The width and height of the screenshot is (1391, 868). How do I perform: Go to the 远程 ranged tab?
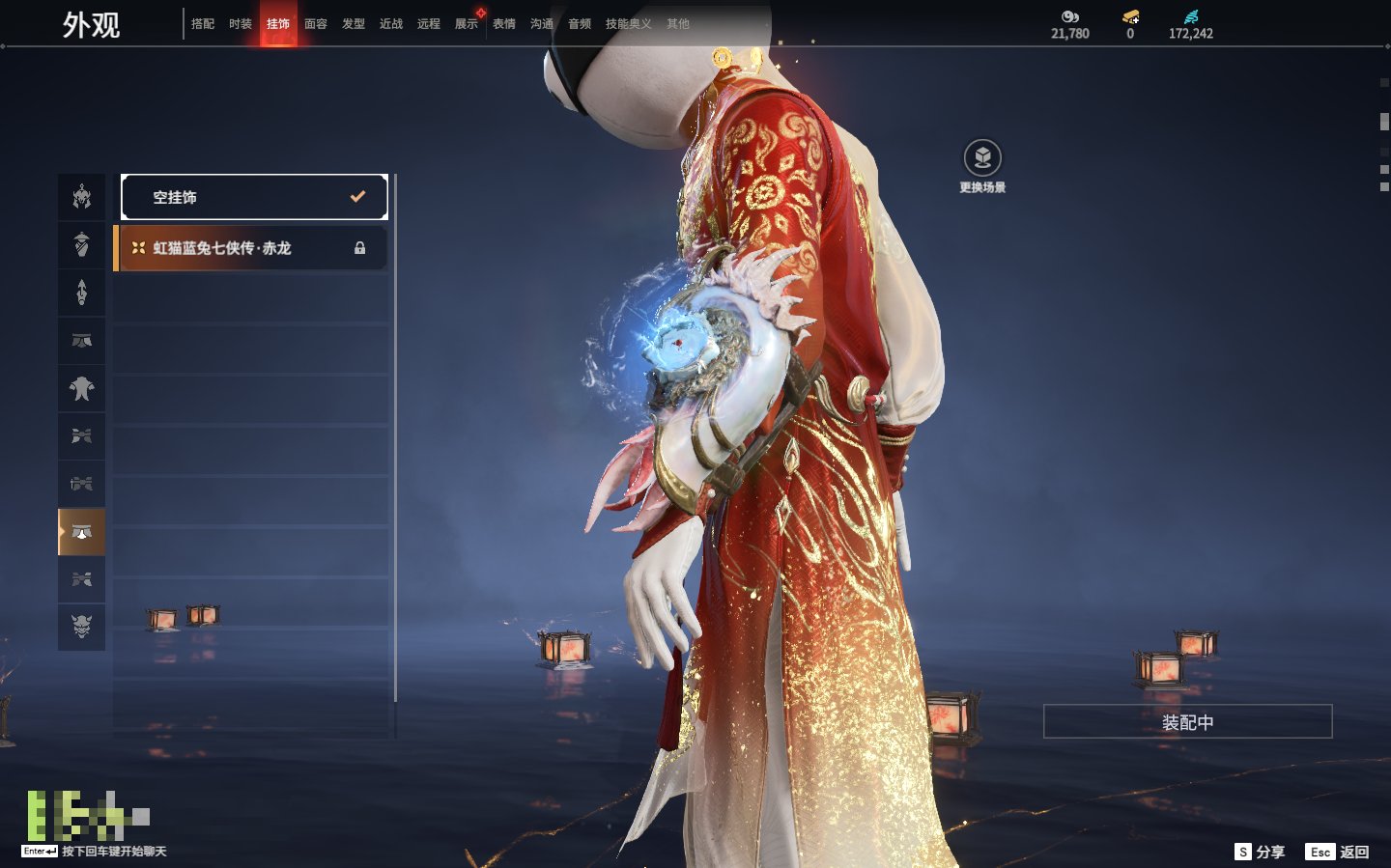click(429, 24)
